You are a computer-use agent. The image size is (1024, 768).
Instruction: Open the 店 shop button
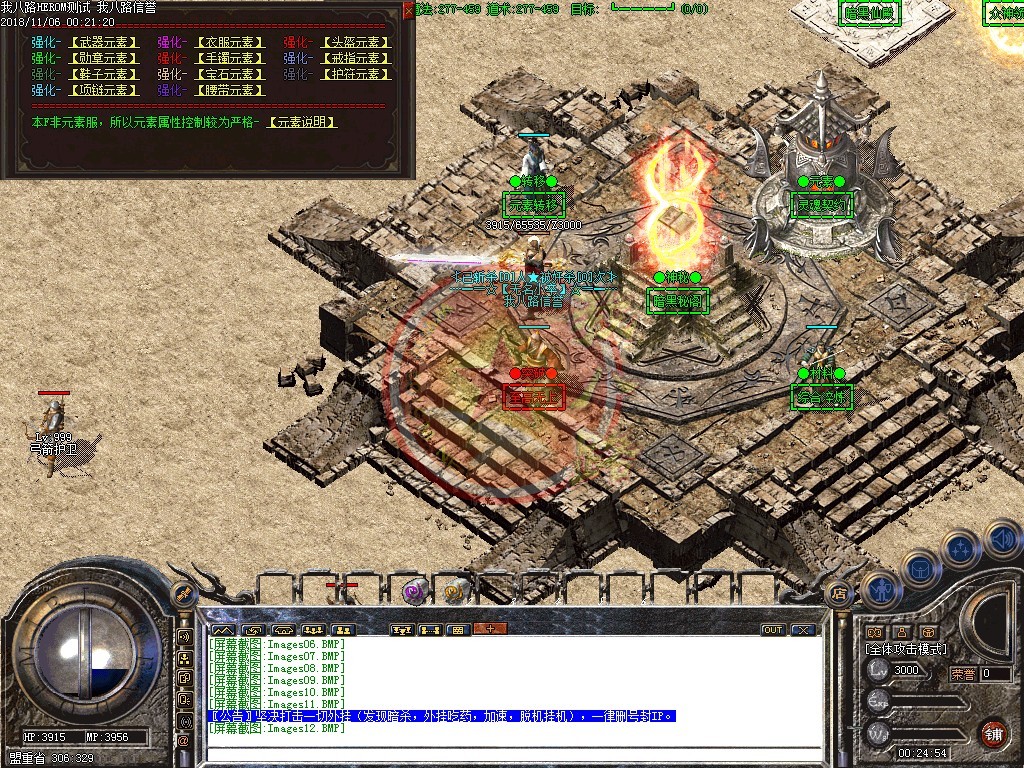(839, 592)
